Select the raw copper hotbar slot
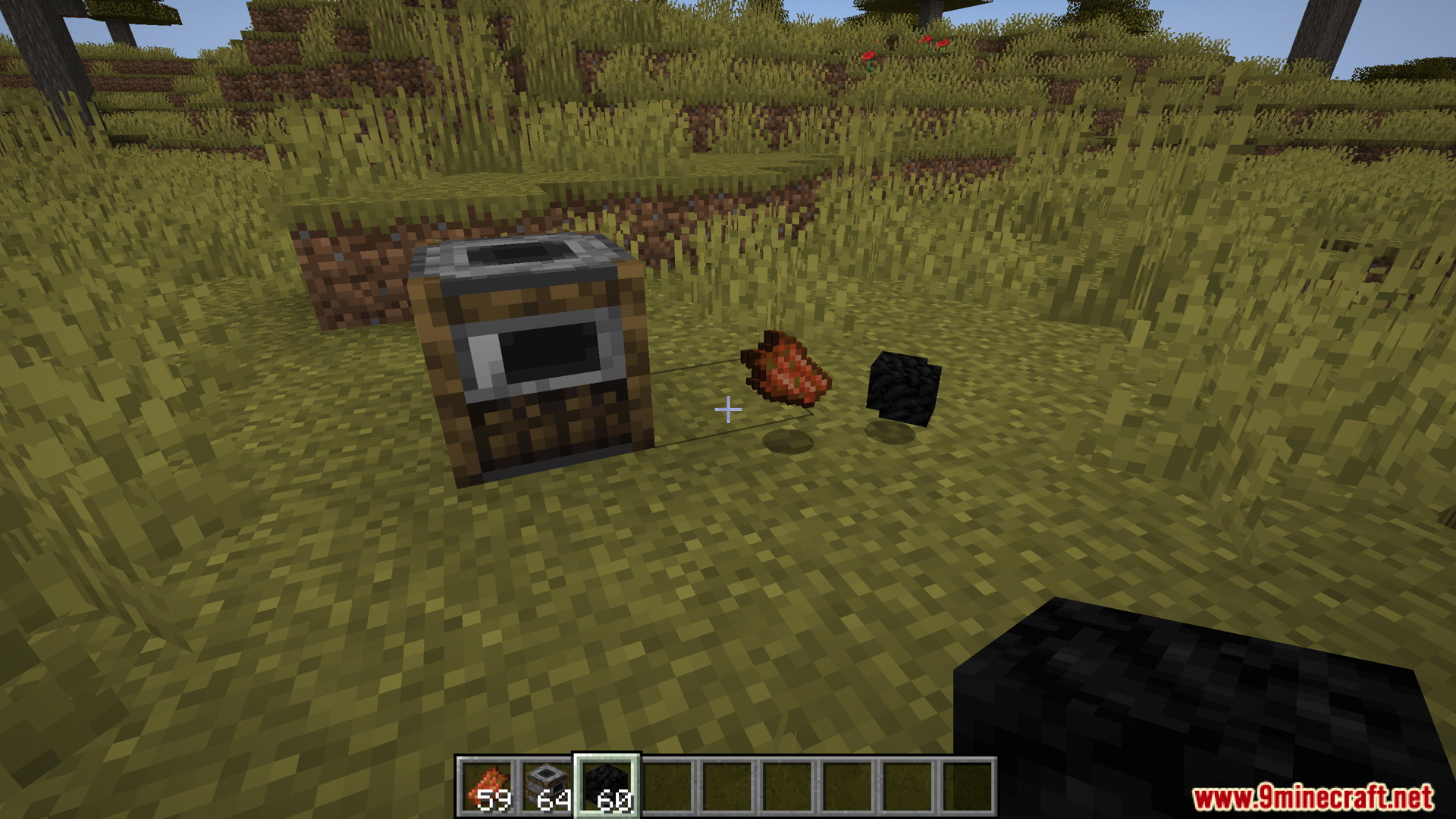Screen dimensions: 1456x819 pyautogui.click(x=486, y=787)
